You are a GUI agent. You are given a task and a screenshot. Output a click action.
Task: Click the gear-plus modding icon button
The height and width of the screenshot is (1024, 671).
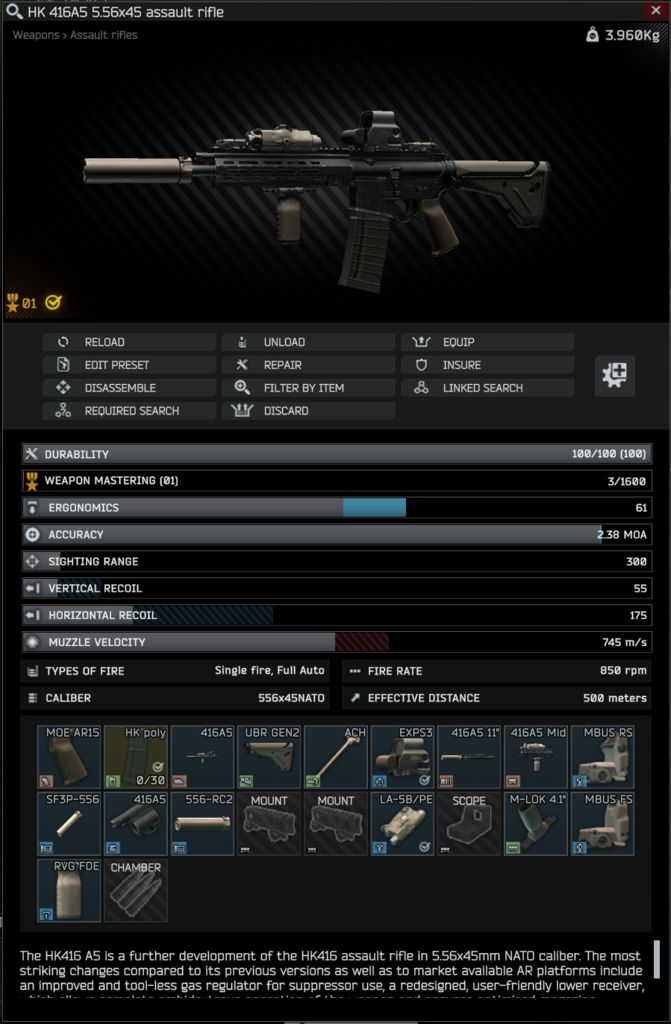[615, 376]
